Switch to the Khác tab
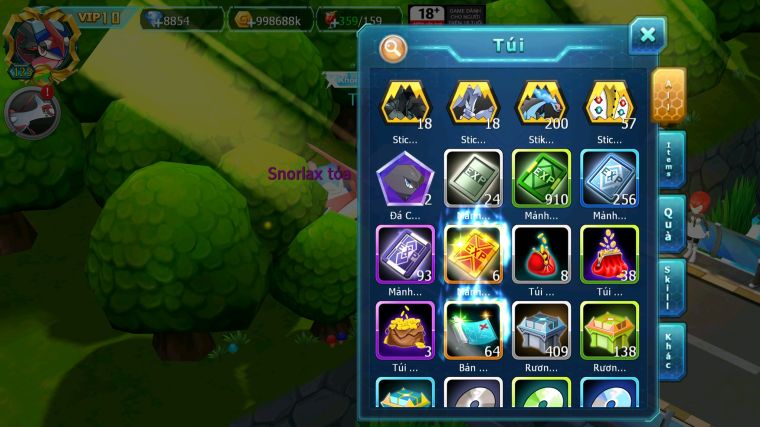Image resolution: width=760 pixels, height=427 pixels. pyautogui.click(x=670, y=350)
